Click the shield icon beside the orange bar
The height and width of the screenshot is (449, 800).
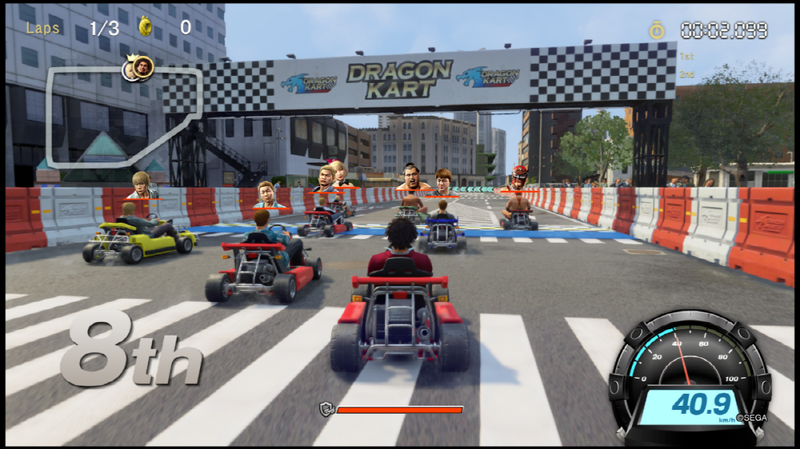pos(326,408)
